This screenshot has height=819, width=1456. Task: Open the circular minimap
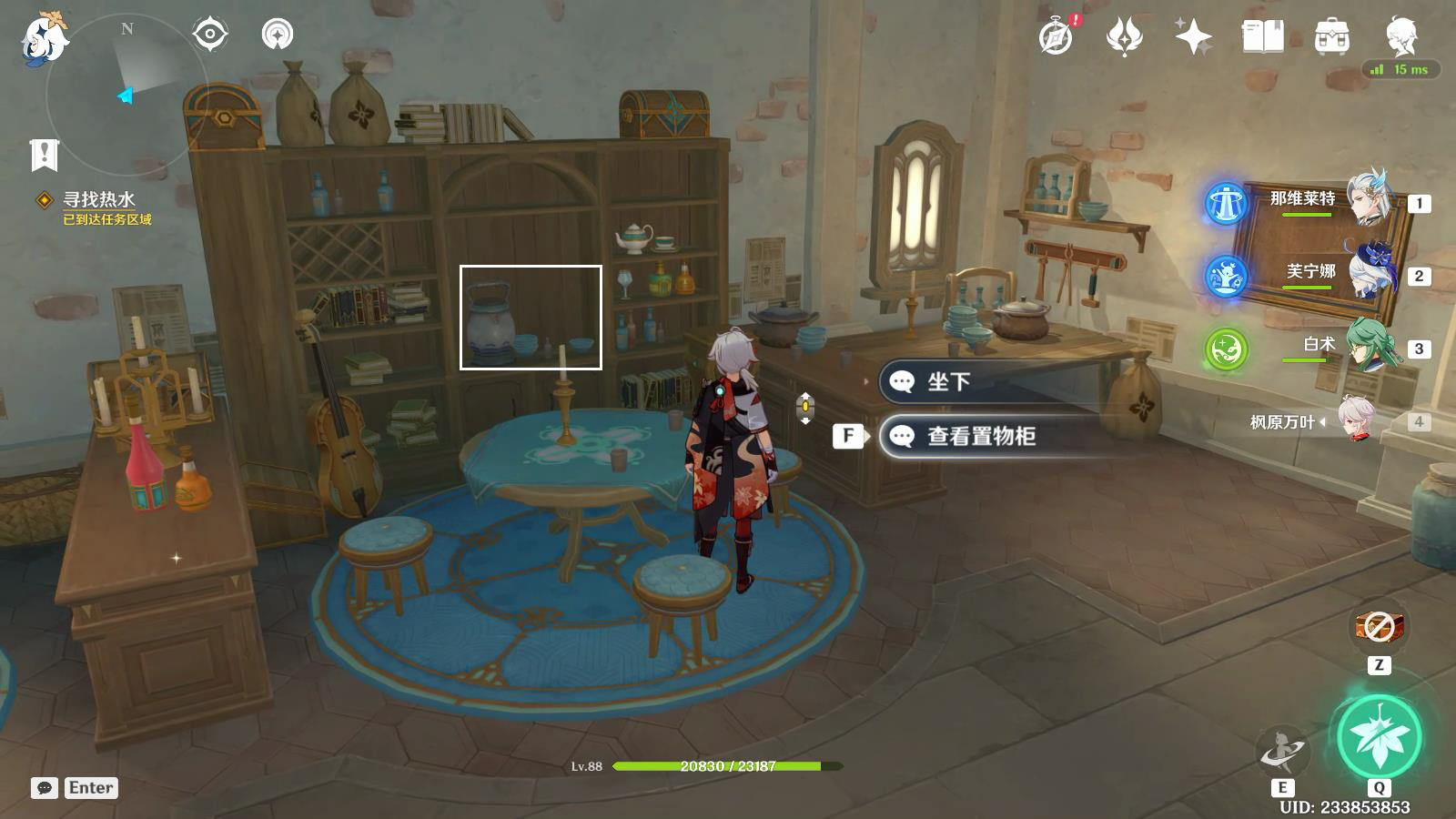click(x=127, y=93)
